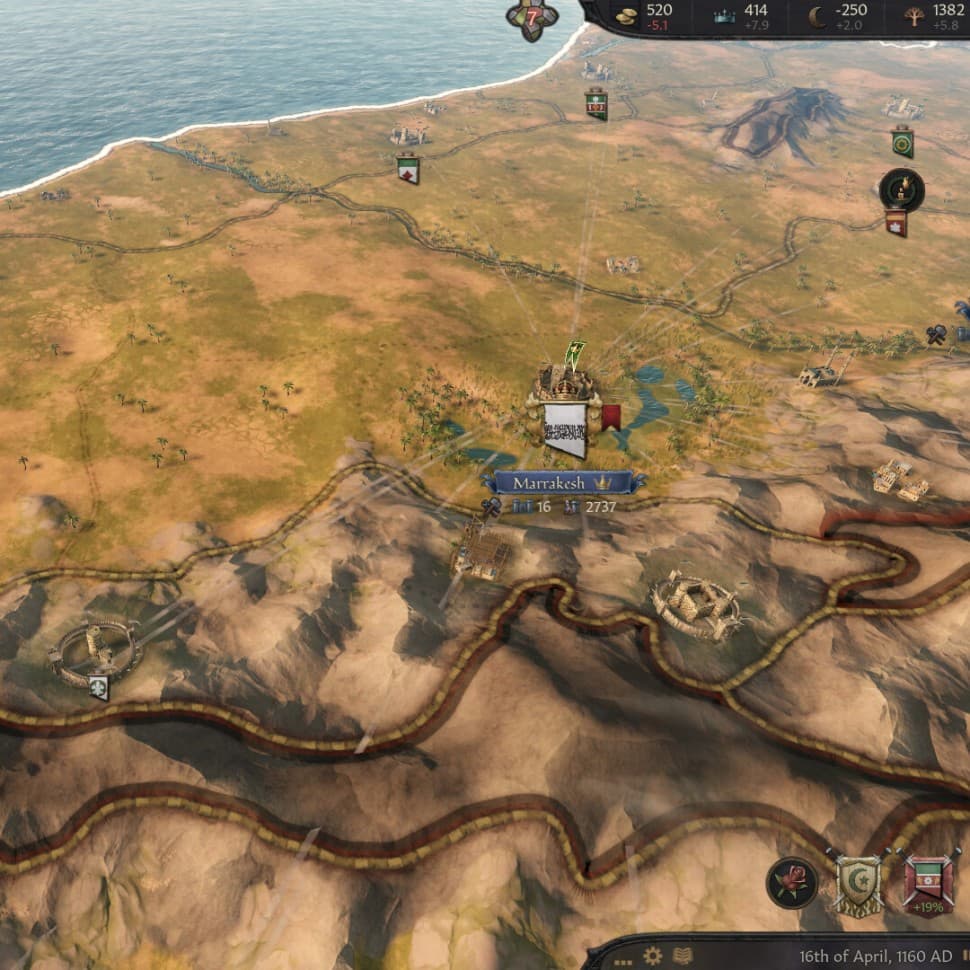Expand the three dots menu
This screenshot has width=970, height=970.
pos(623,956)
